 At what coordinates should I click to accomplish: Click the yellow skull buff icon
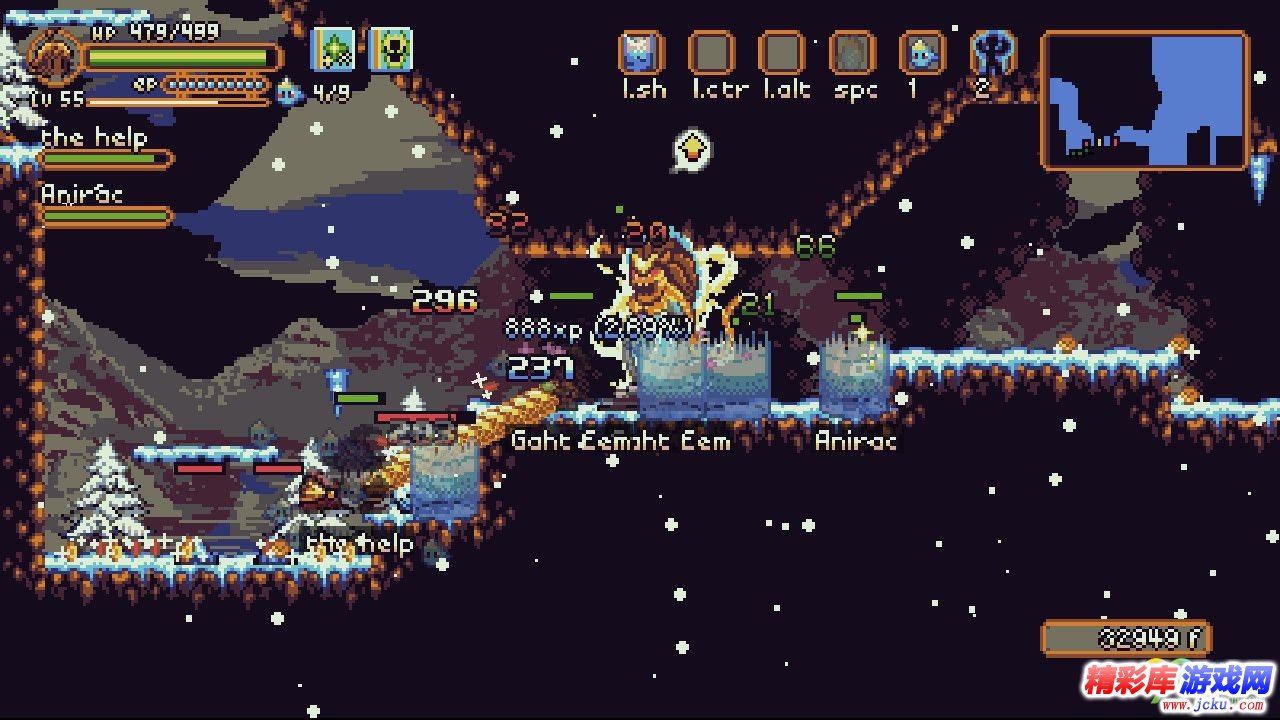391,49
